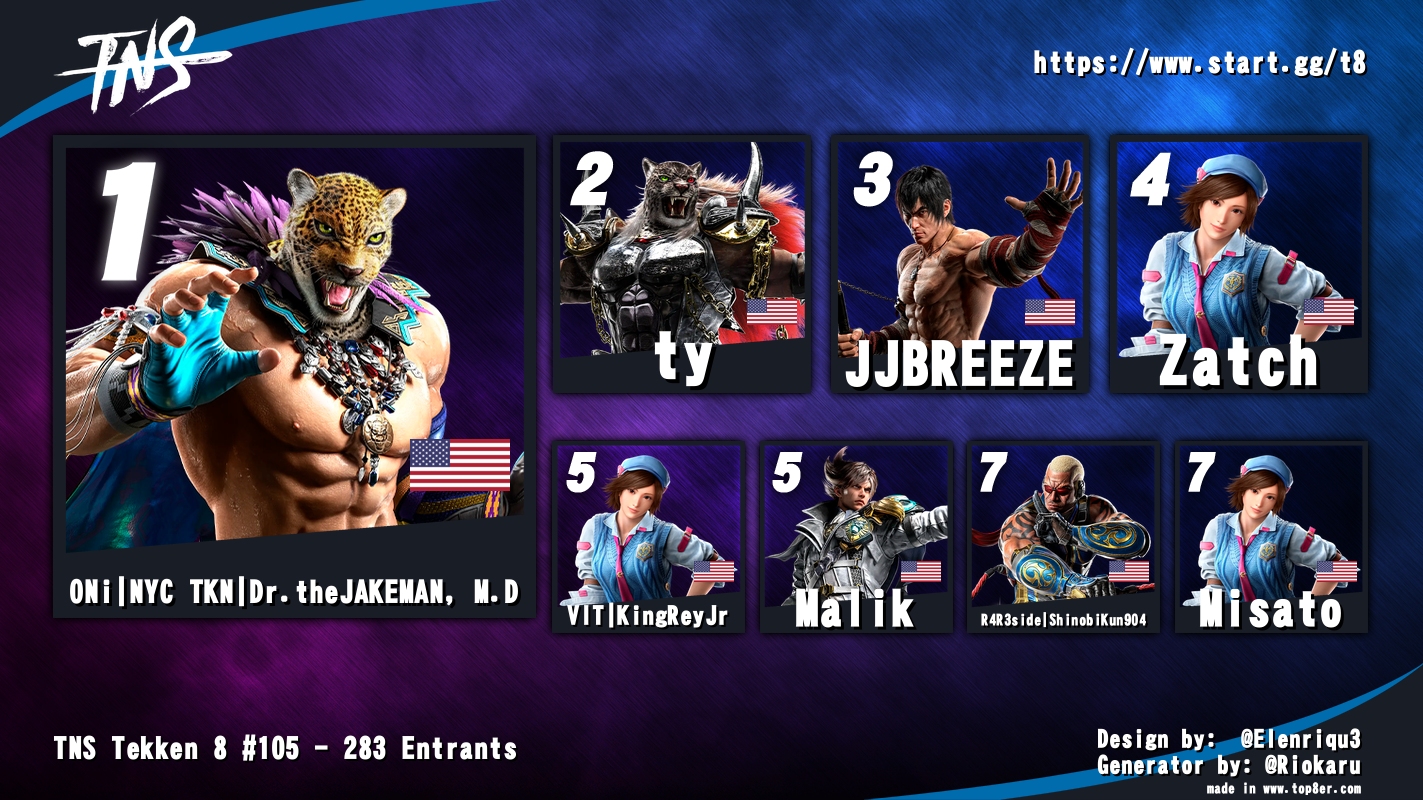Pick the VIT|KingReyJr player card
The image size is (1423, 800).
point(648,536)
